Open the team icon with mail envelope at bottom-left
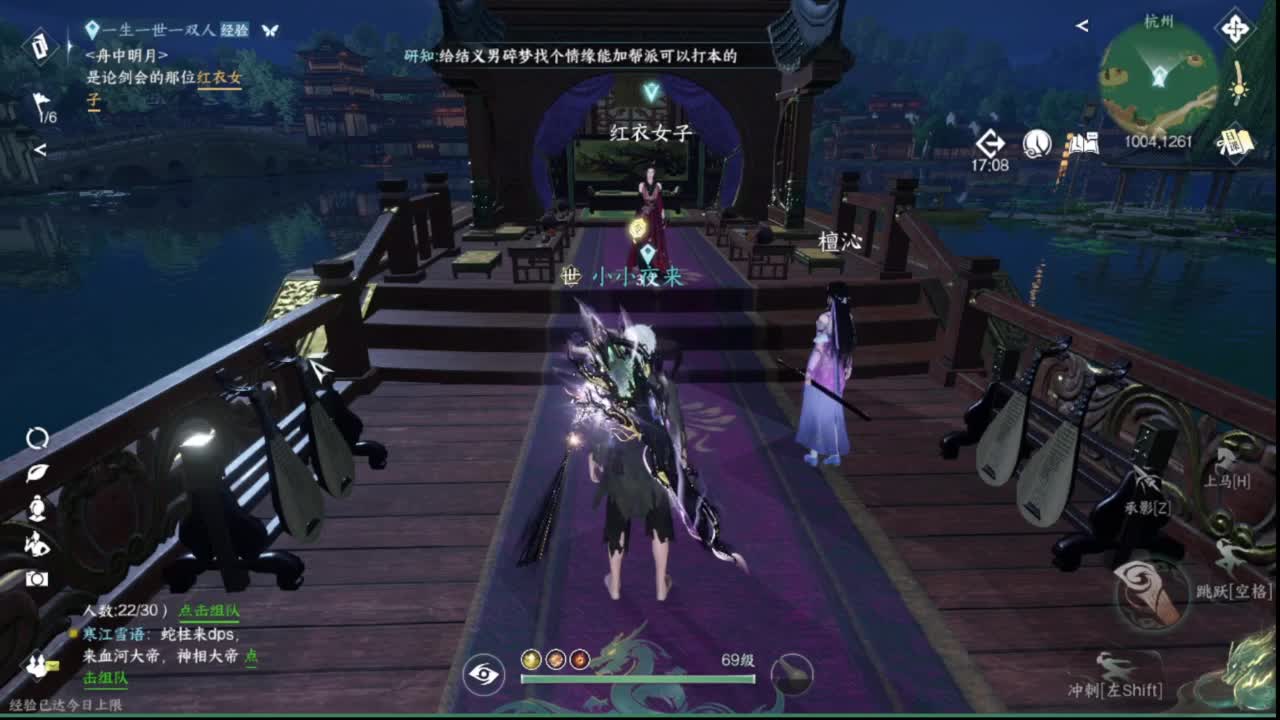 (37, 665)
